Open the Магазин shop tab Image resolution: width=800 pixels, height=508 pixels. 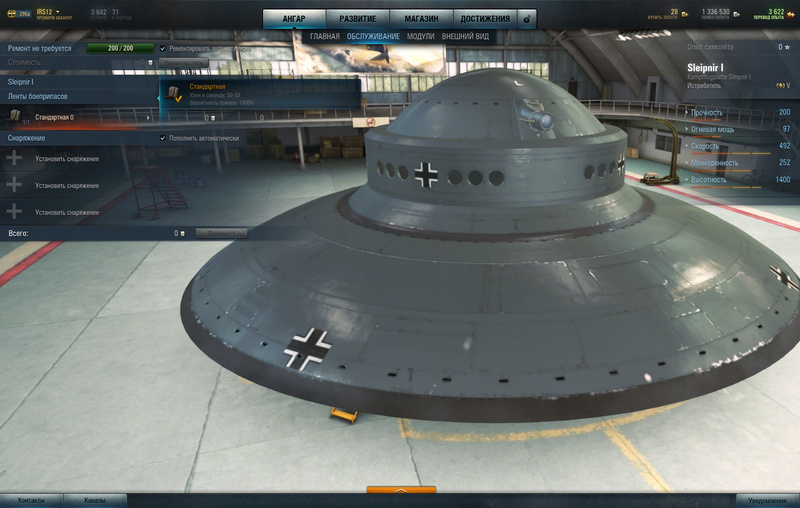pyautogui.click(x=421, y=19)
